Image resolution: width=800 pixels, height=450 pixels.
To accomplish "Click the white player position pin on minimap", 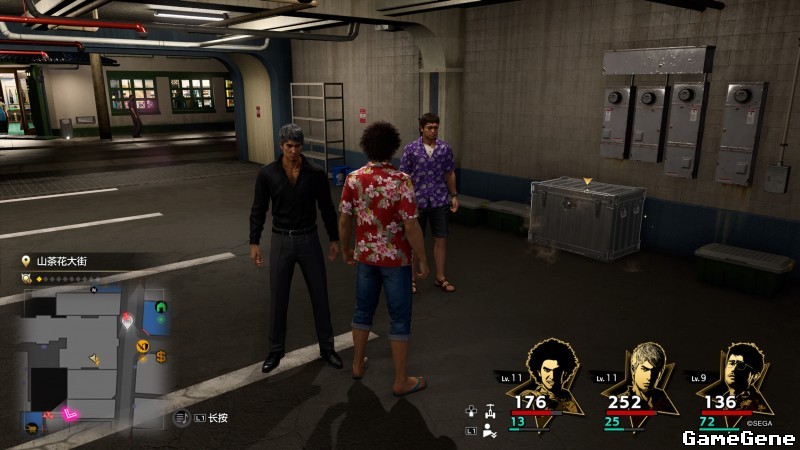I will [127, 320].
